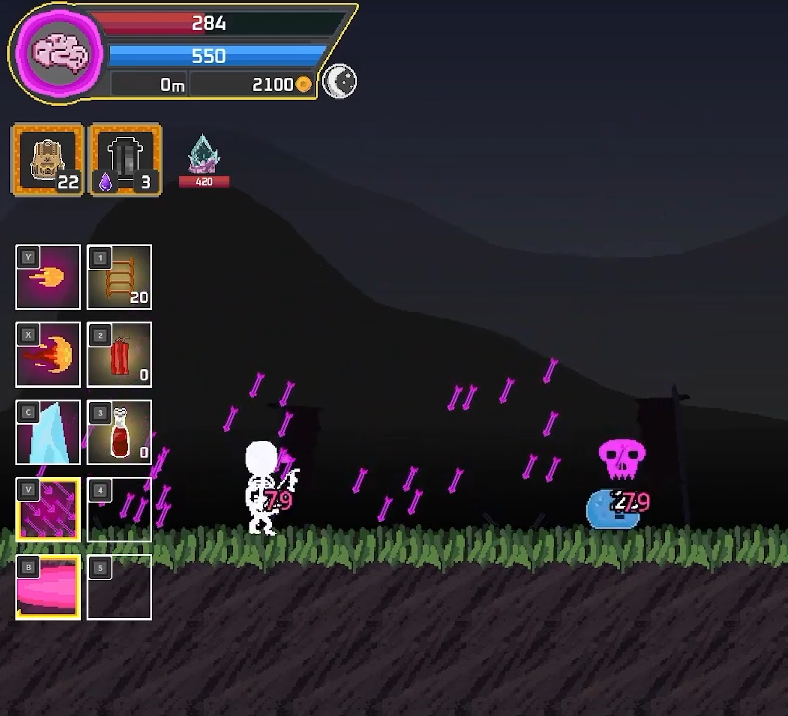Select the lantern slot with purple drop
Screen dimensions: 788x716
point(126,159)
